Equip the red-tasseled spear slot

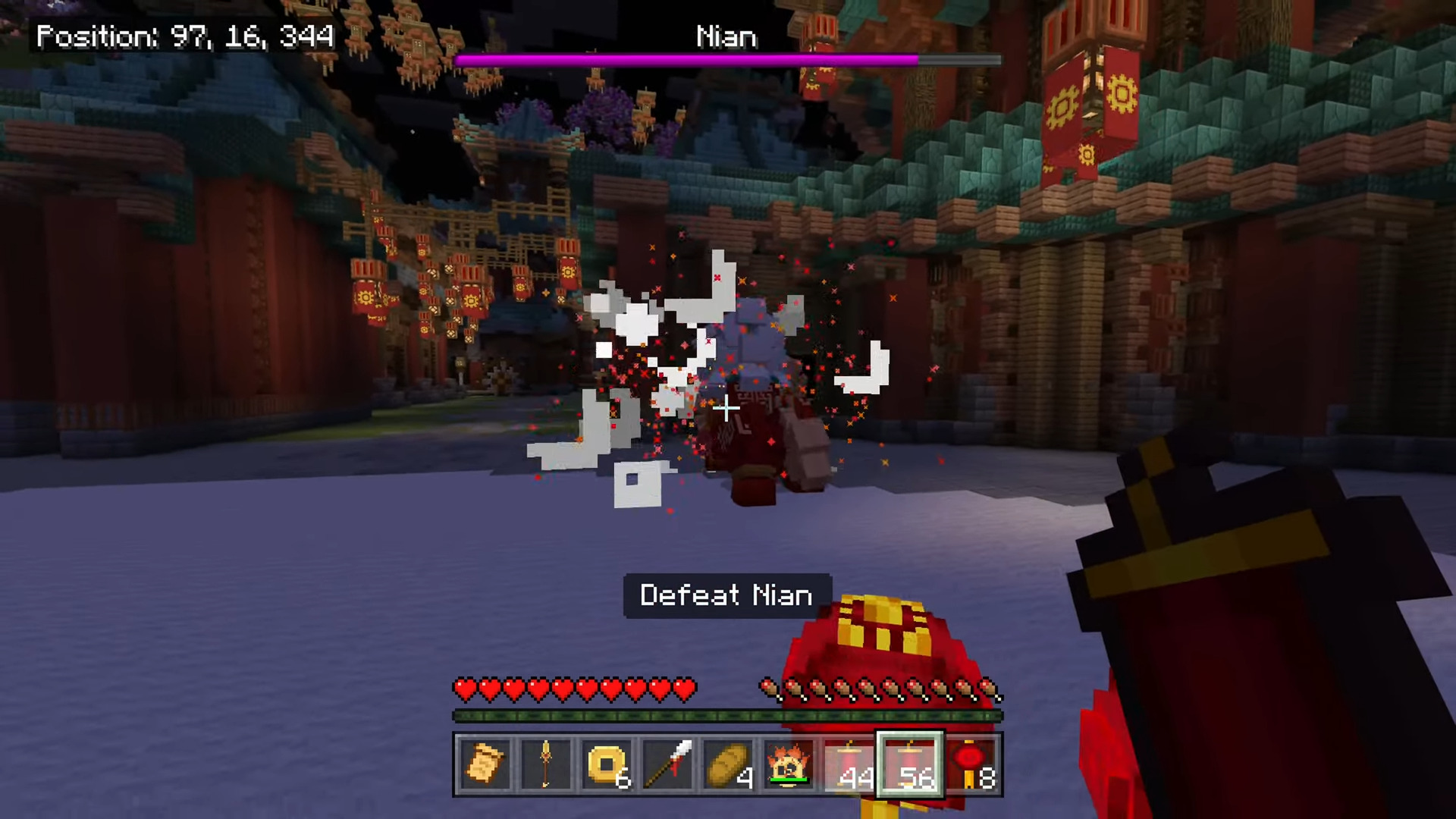click(667, 764)
